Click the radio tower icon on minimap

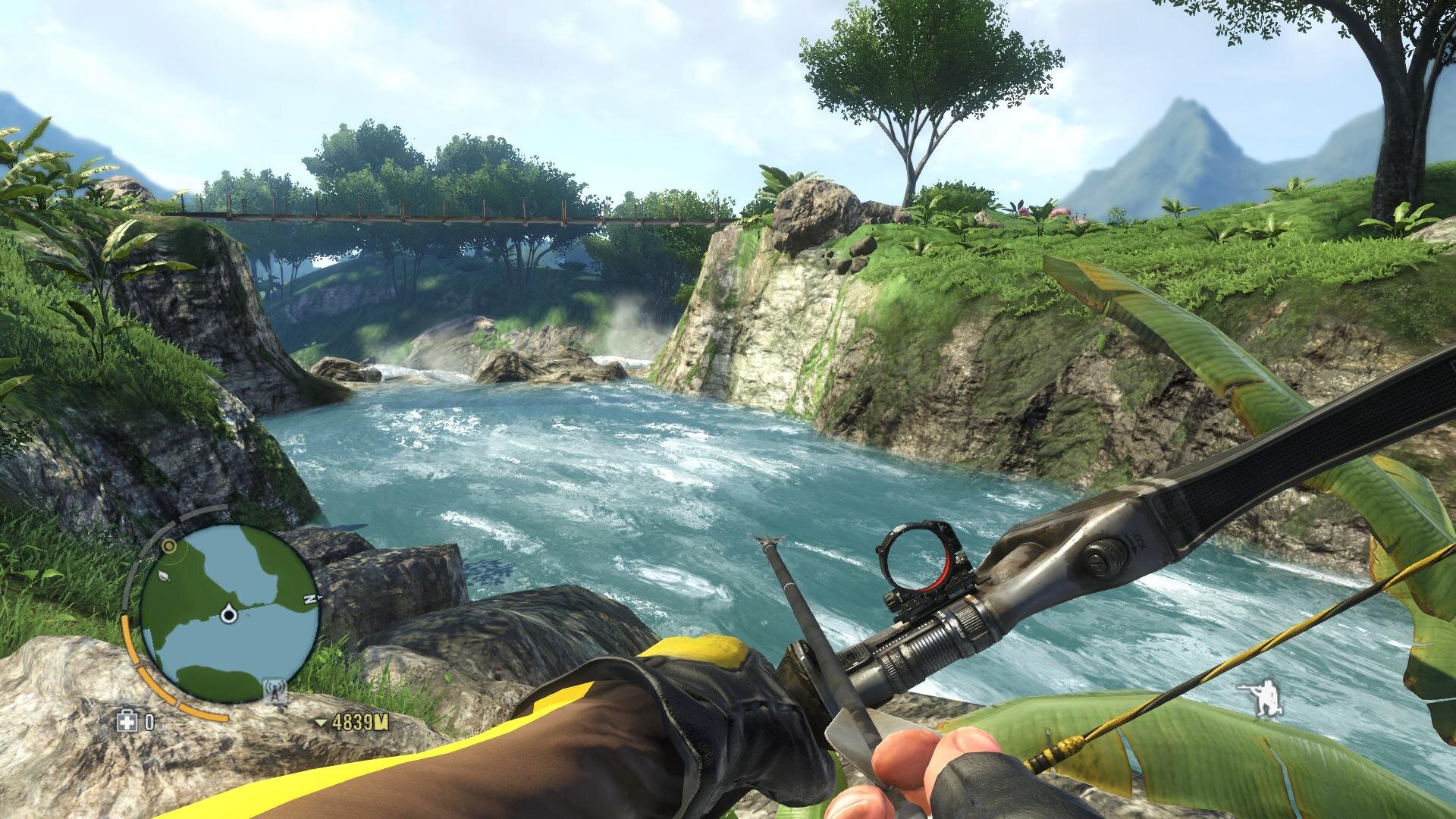(273, 691)
